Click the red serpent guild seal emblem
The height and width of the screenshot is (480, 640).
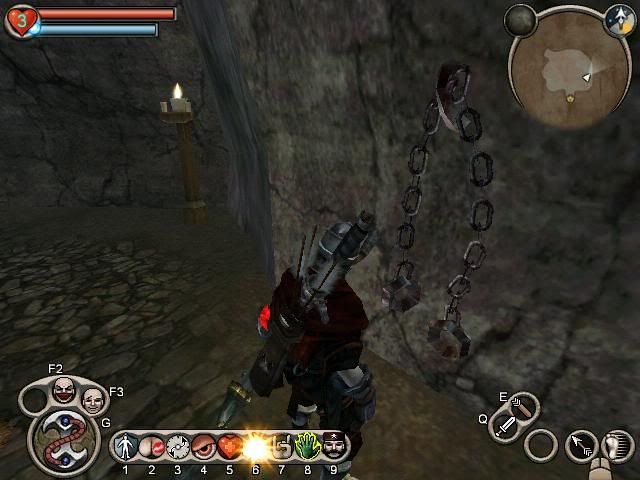[62, 438]
